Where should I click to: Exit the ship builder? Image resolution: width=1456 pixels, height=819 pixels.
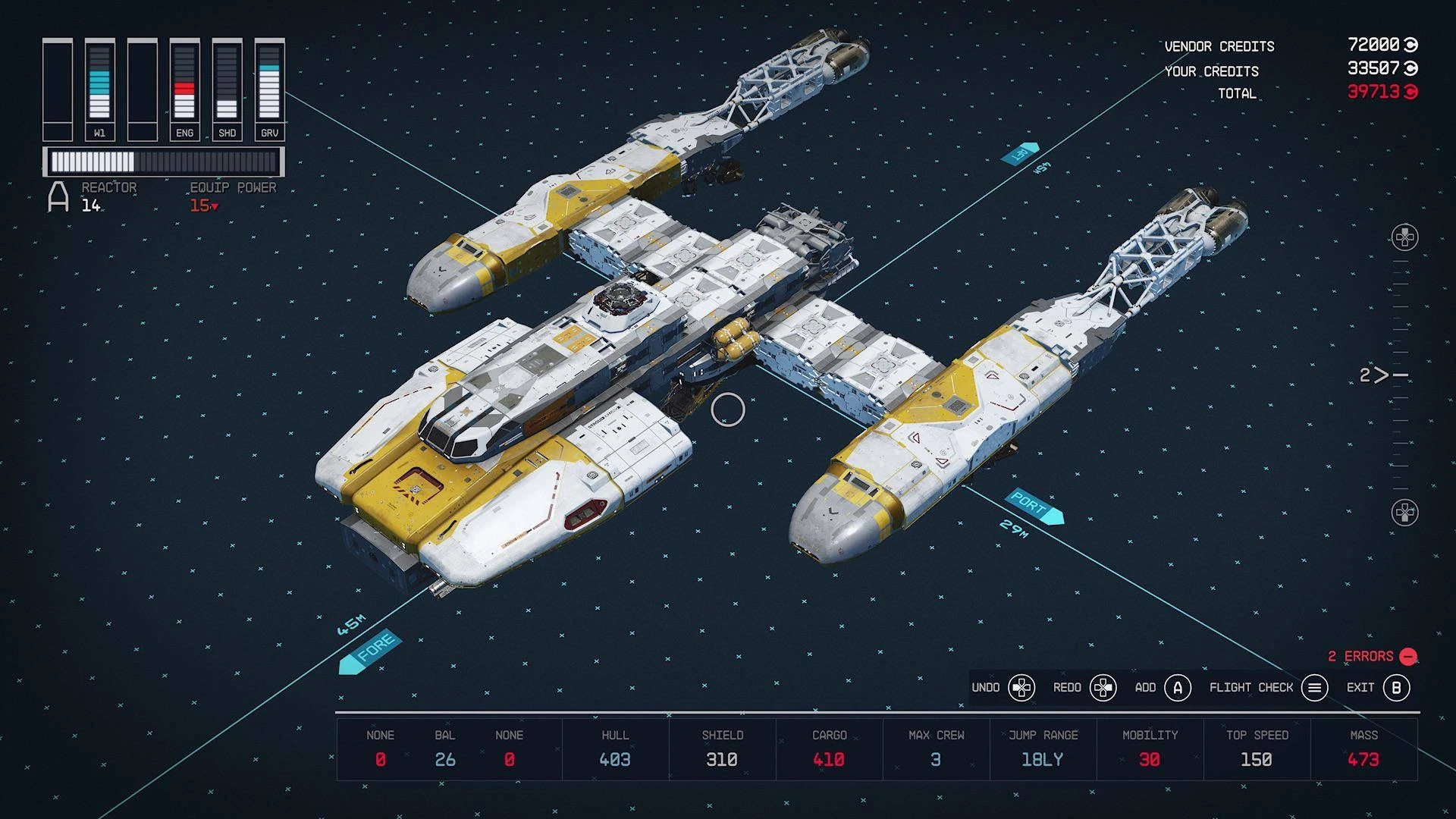pos(1395,688)
